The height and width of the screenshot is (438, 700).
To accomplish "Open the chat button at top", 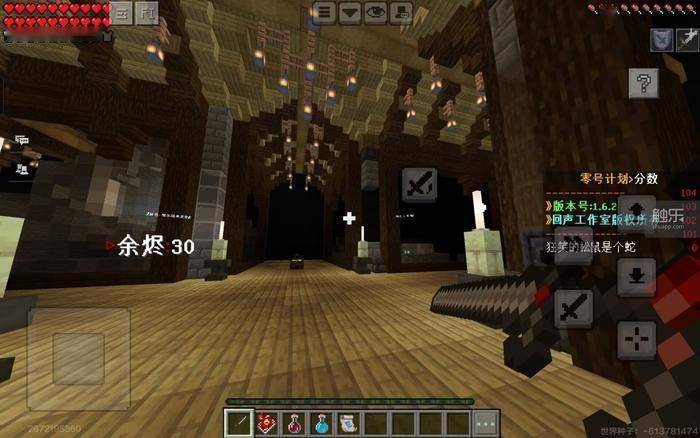I will (x=400, y=12).
